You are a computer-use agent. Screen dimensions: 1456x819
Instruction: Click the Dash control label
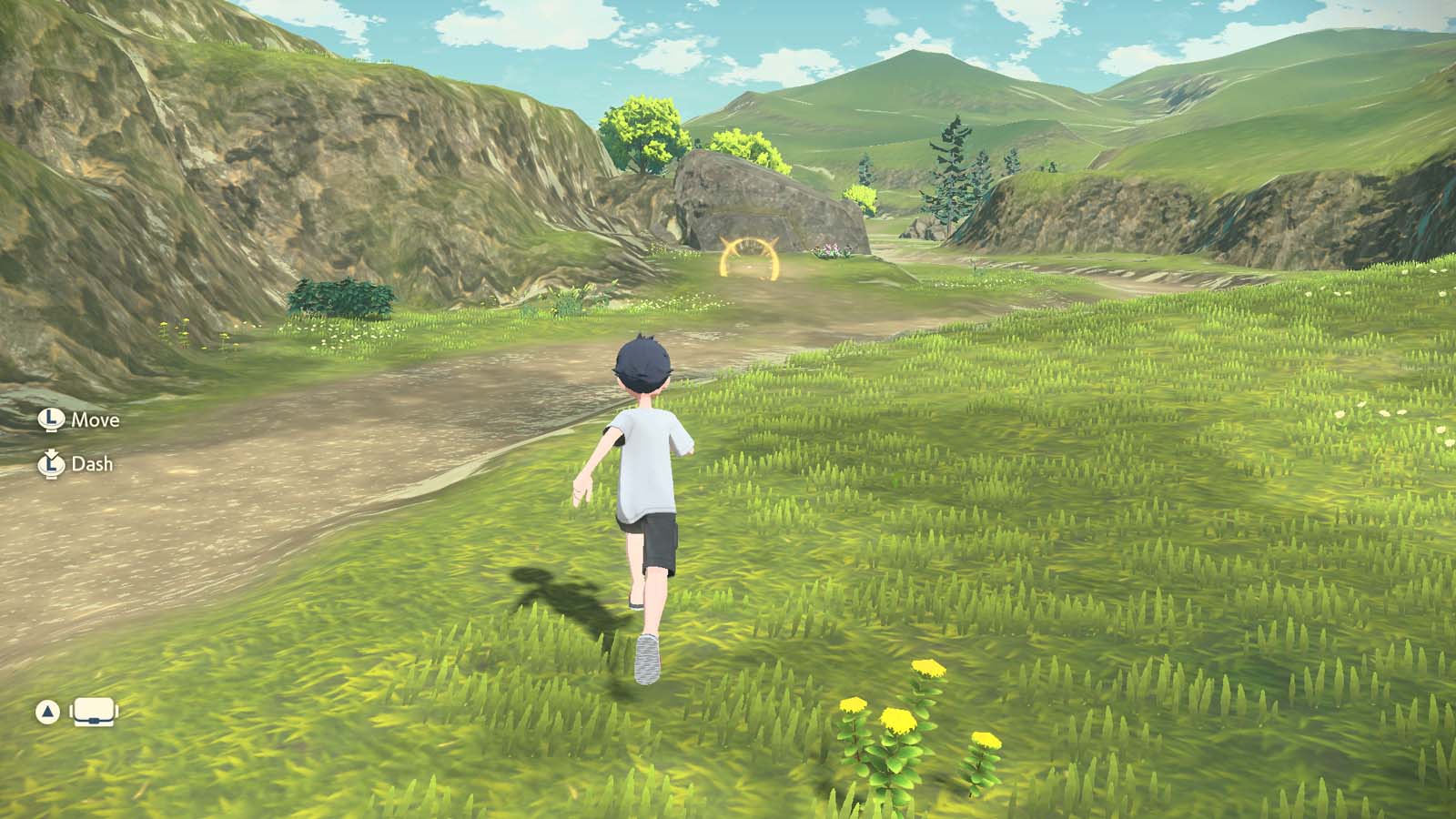[92, 465]
